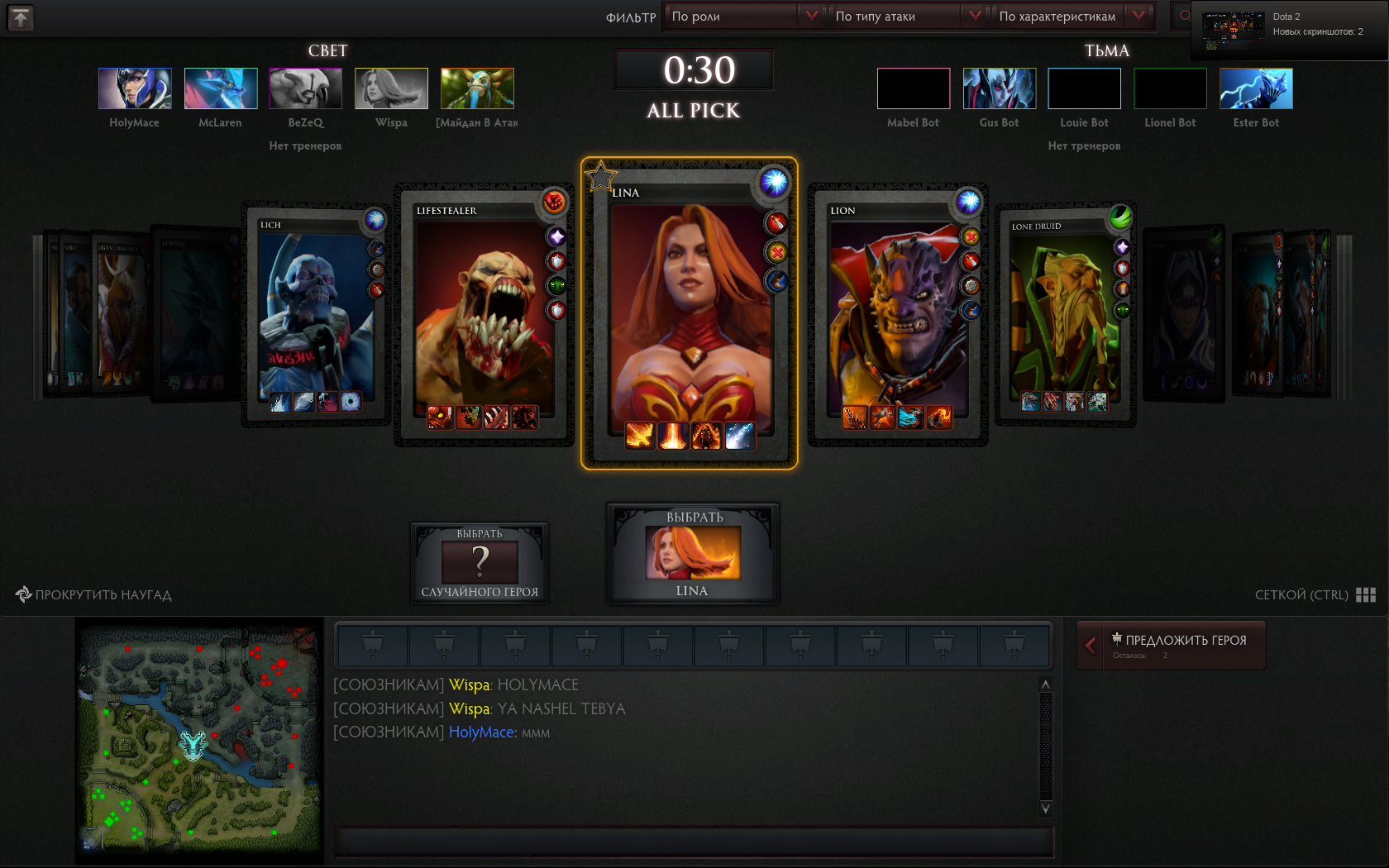Click Gus Bot's hero portrait

(999, 88)
